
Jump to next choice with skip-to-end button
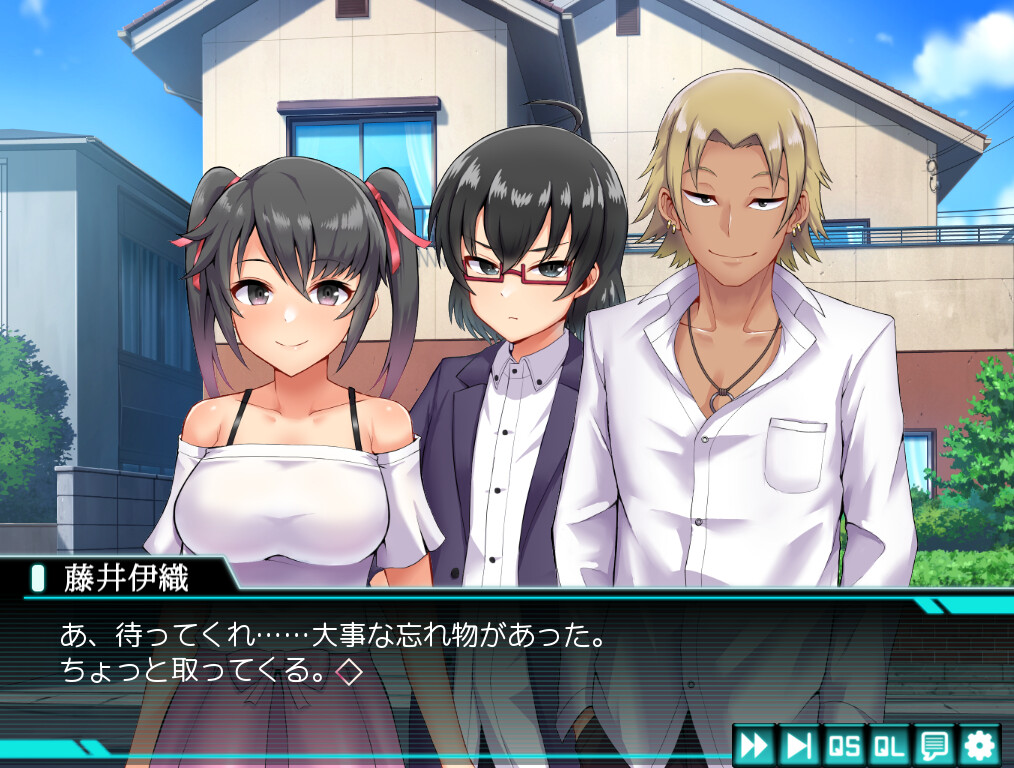pos(799,745)
